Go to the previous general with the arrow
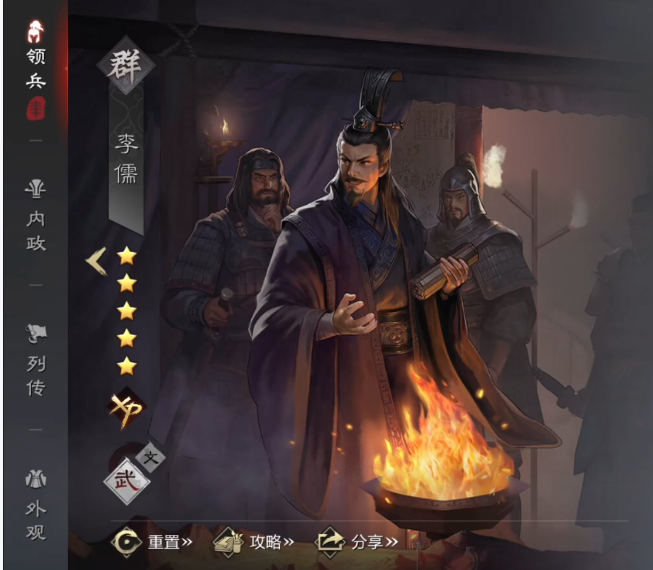 click(x=96, y=261)
